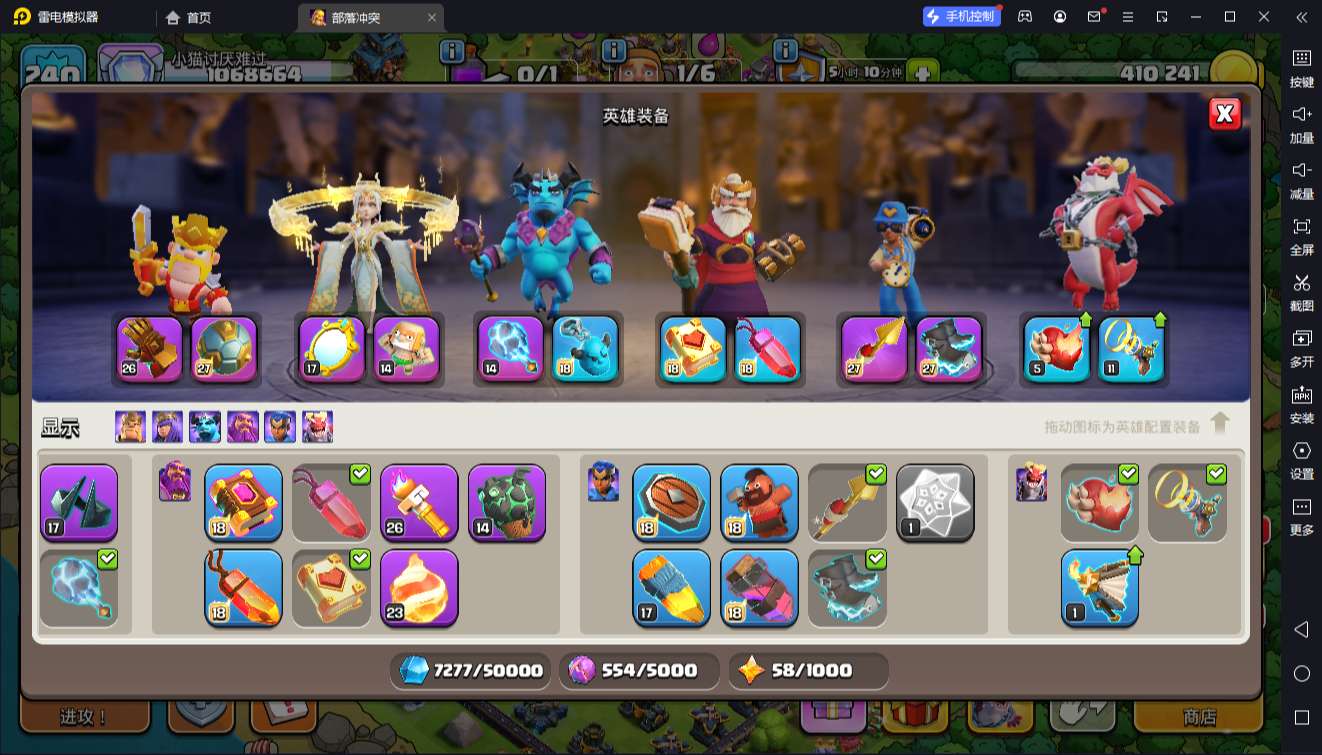Close the hero equipment window
The image size is (1322, 755).
click(x=1224, y=115)
